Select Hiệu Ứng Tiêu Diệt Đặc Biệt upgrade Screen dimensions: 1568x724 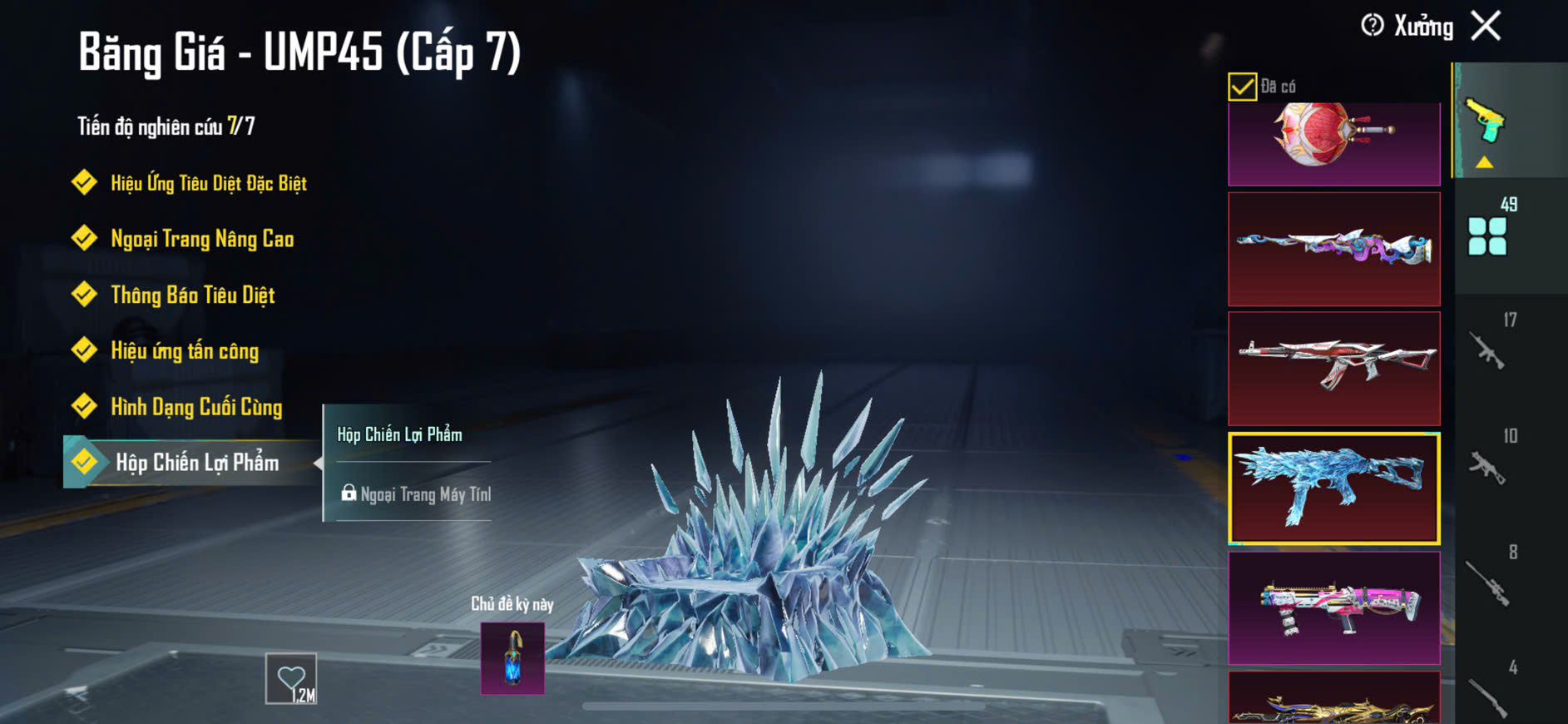coord(208,183)
